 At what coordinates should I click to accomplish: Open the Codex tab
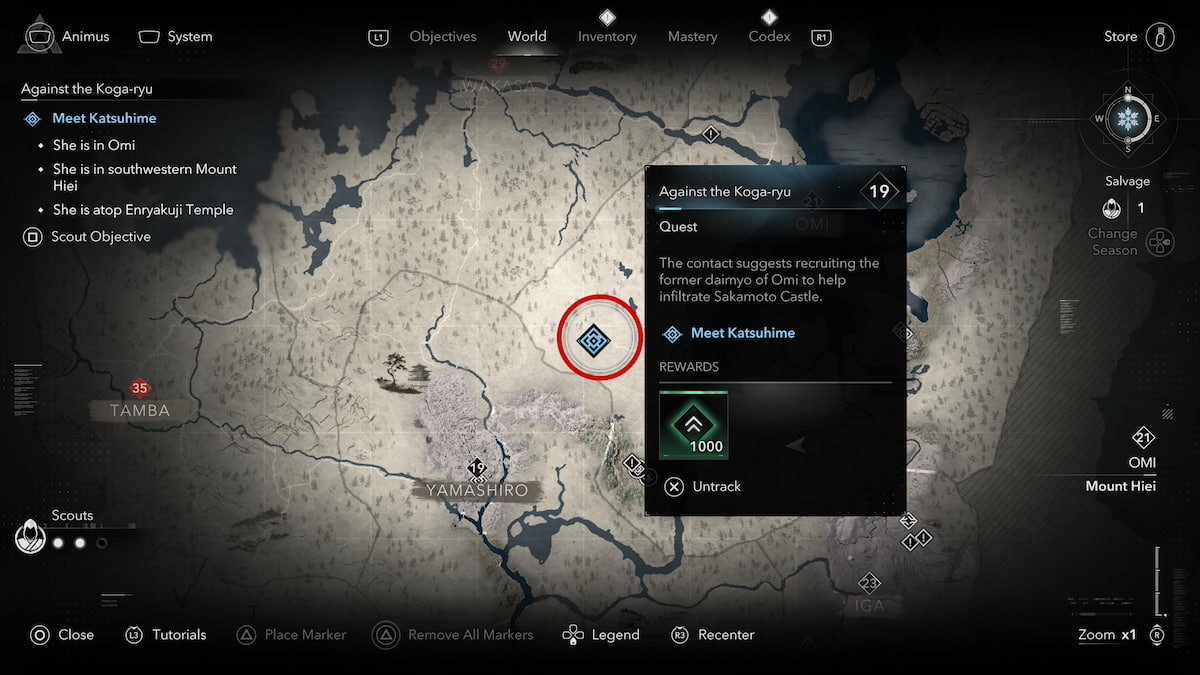click(769, 37)
